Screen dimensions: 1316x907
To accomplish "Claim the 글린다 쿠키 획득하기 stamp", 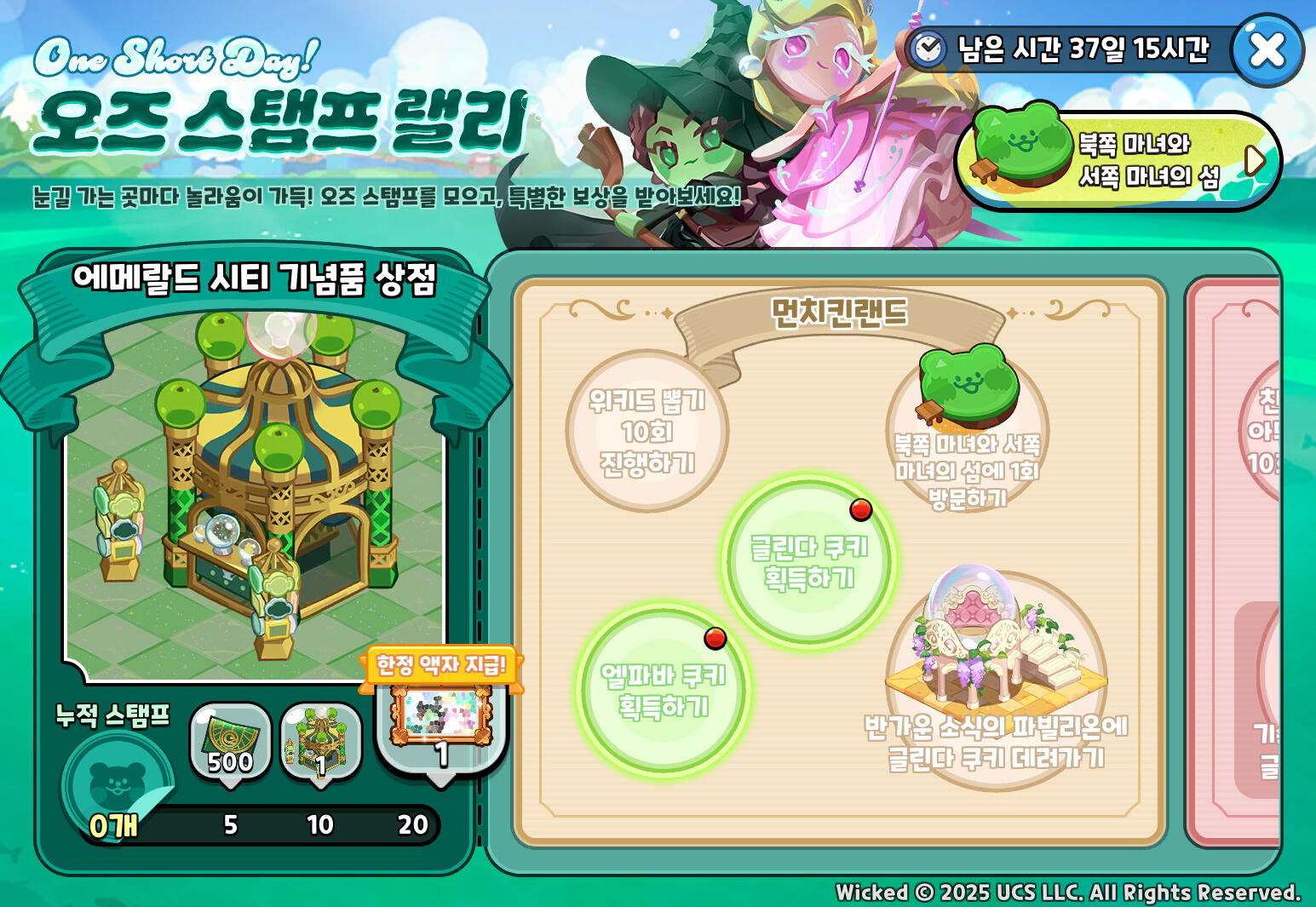I will [808, 562].
